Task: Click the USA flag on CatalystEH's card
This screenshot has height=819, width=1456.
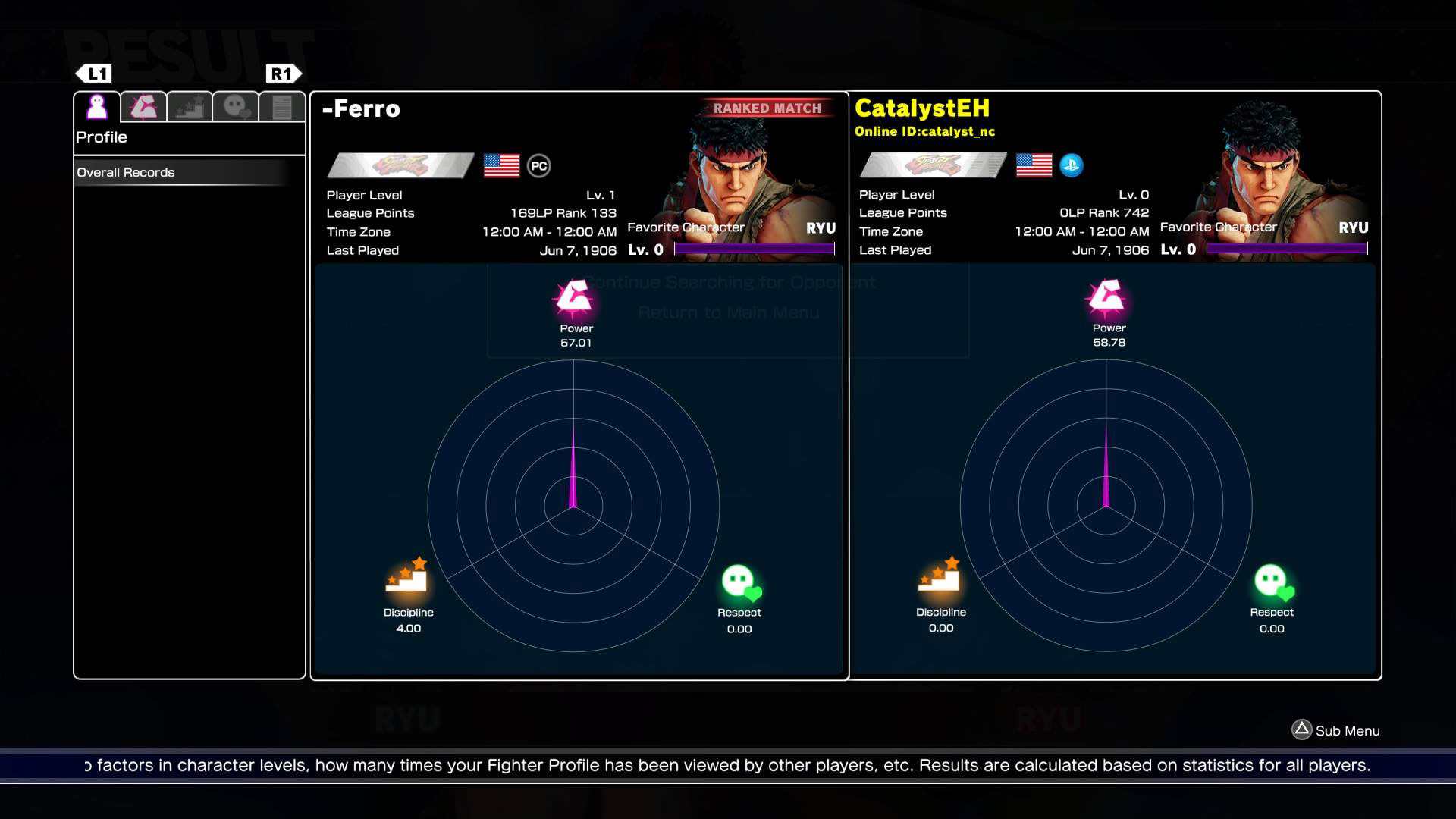Action: pyautogui.click(x=1033, y=164)
